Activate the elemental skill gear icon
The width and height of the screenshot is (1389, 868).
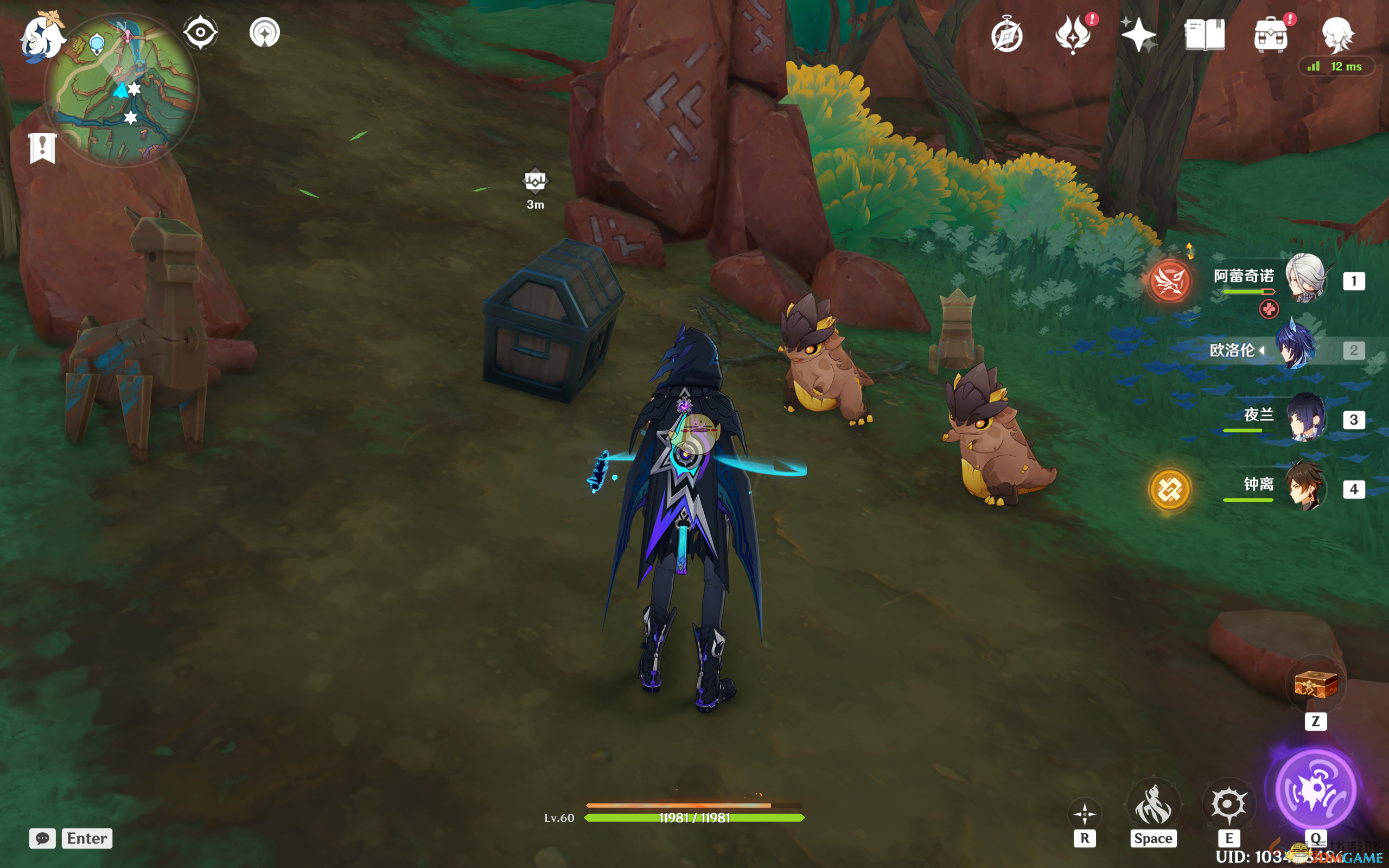tap(1228, 803)
